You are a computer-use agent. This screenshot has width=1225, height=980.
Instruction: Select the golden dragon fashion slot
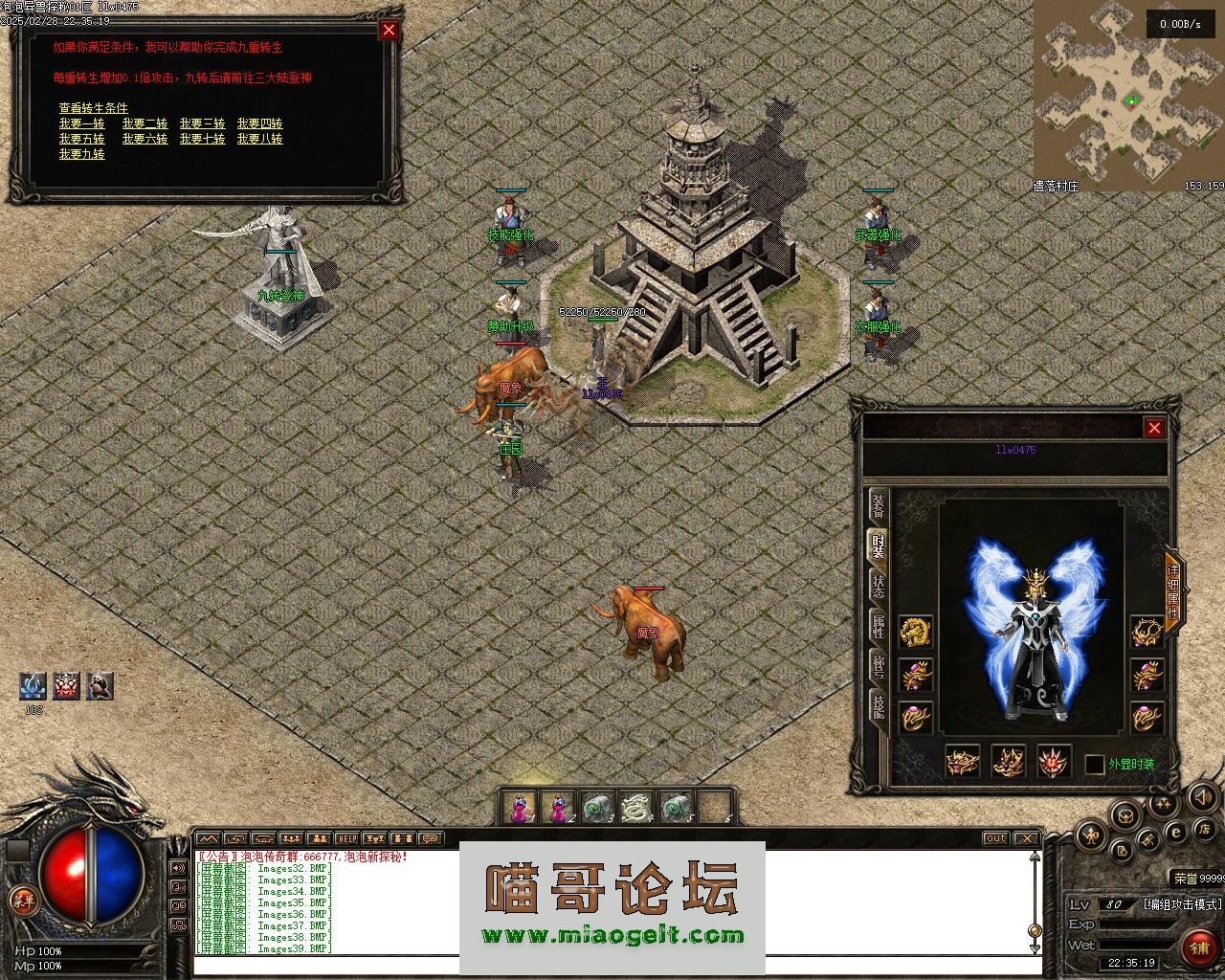tap(916, 631)
